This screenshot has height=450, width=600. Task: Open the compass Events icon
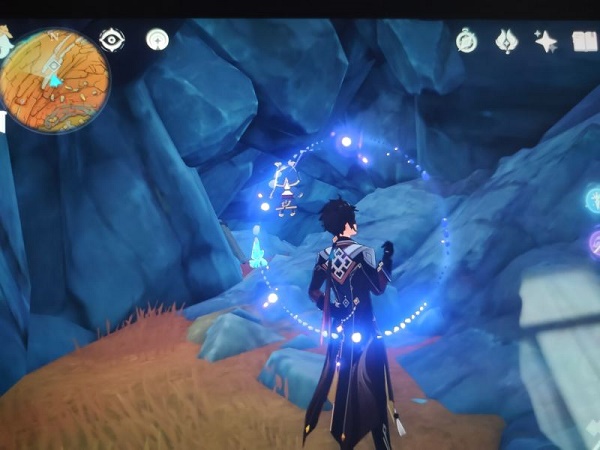[467, 40]
